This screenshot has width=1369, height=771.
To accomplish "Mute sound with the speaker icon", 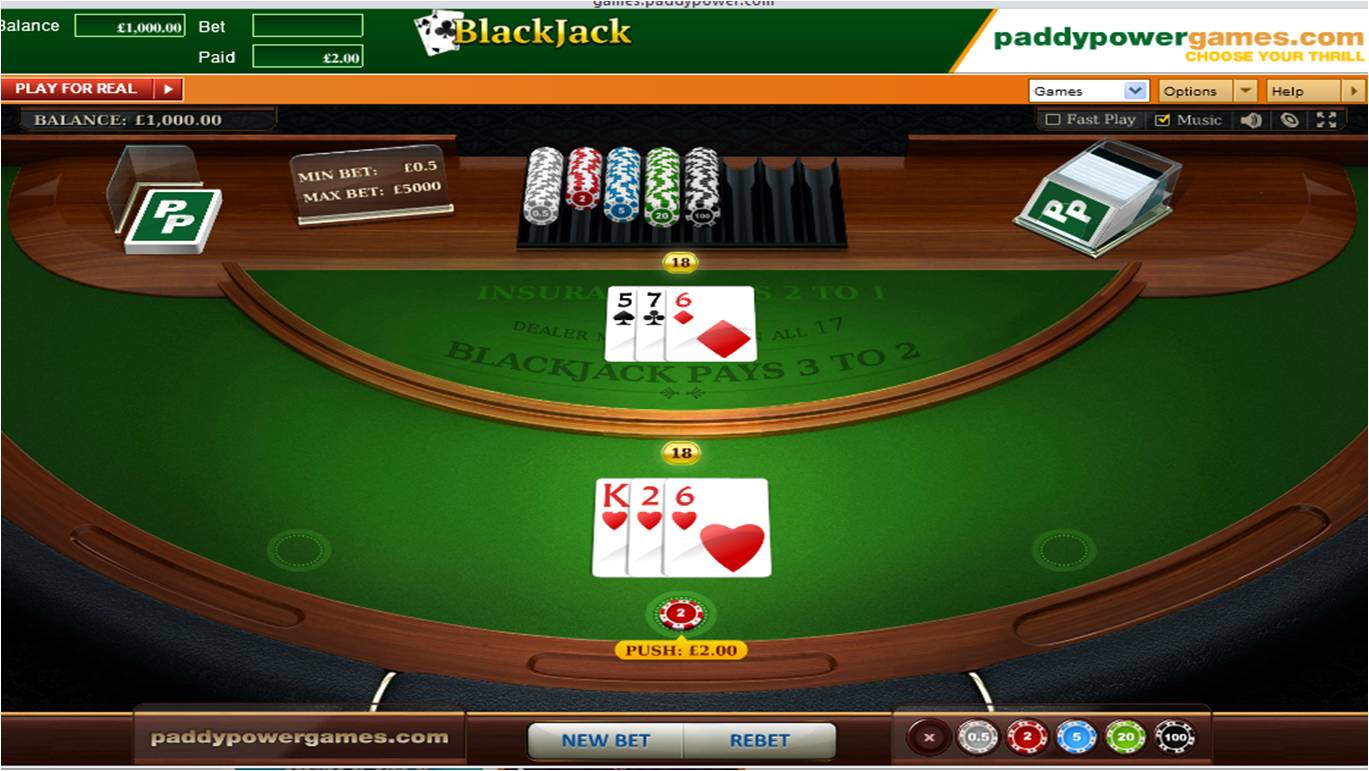I will (x=1251, y=120).
